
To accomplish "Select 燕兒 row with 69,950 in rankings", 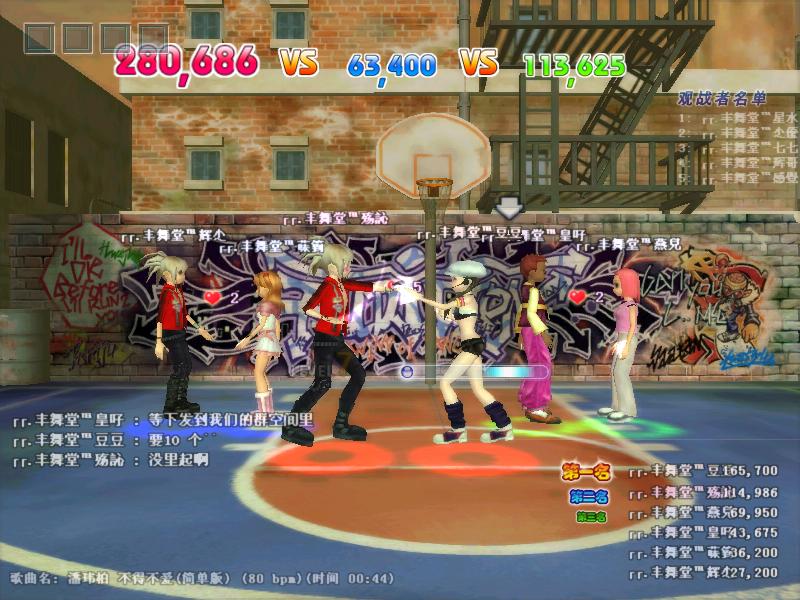I will [703, 512].
